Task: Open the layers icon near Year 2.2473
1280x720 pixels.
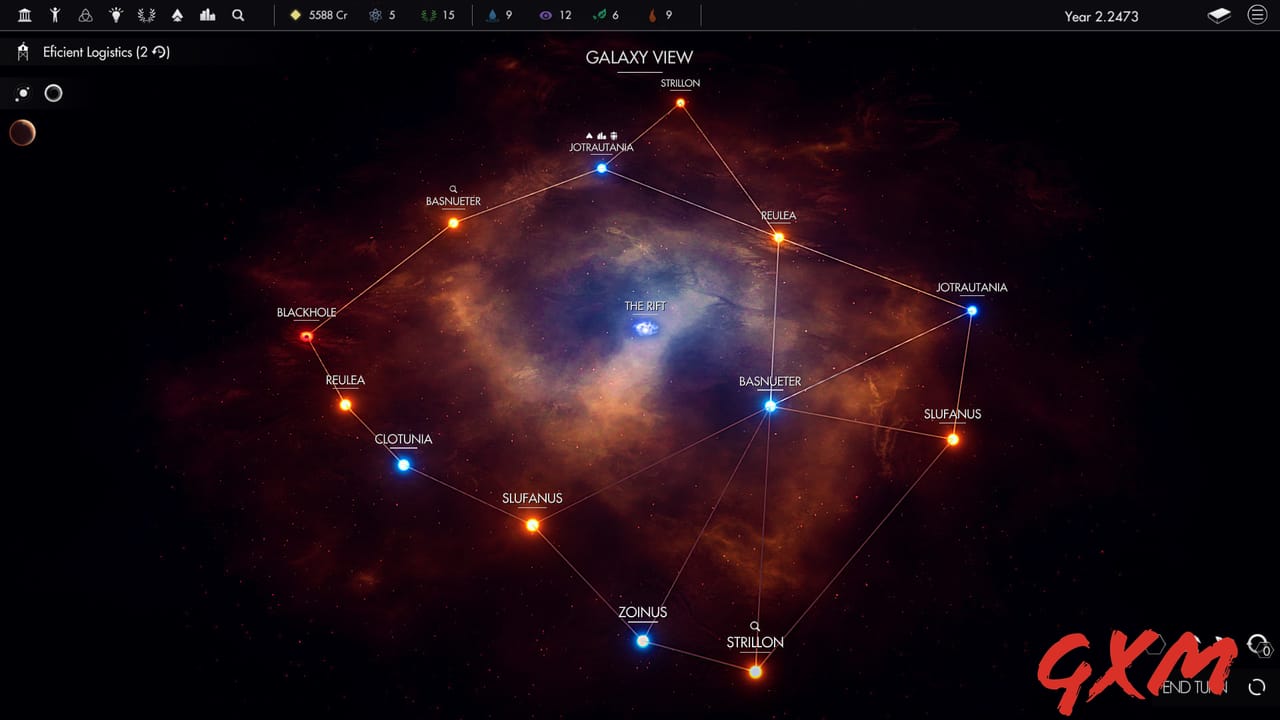Action: pos(1218,15)
